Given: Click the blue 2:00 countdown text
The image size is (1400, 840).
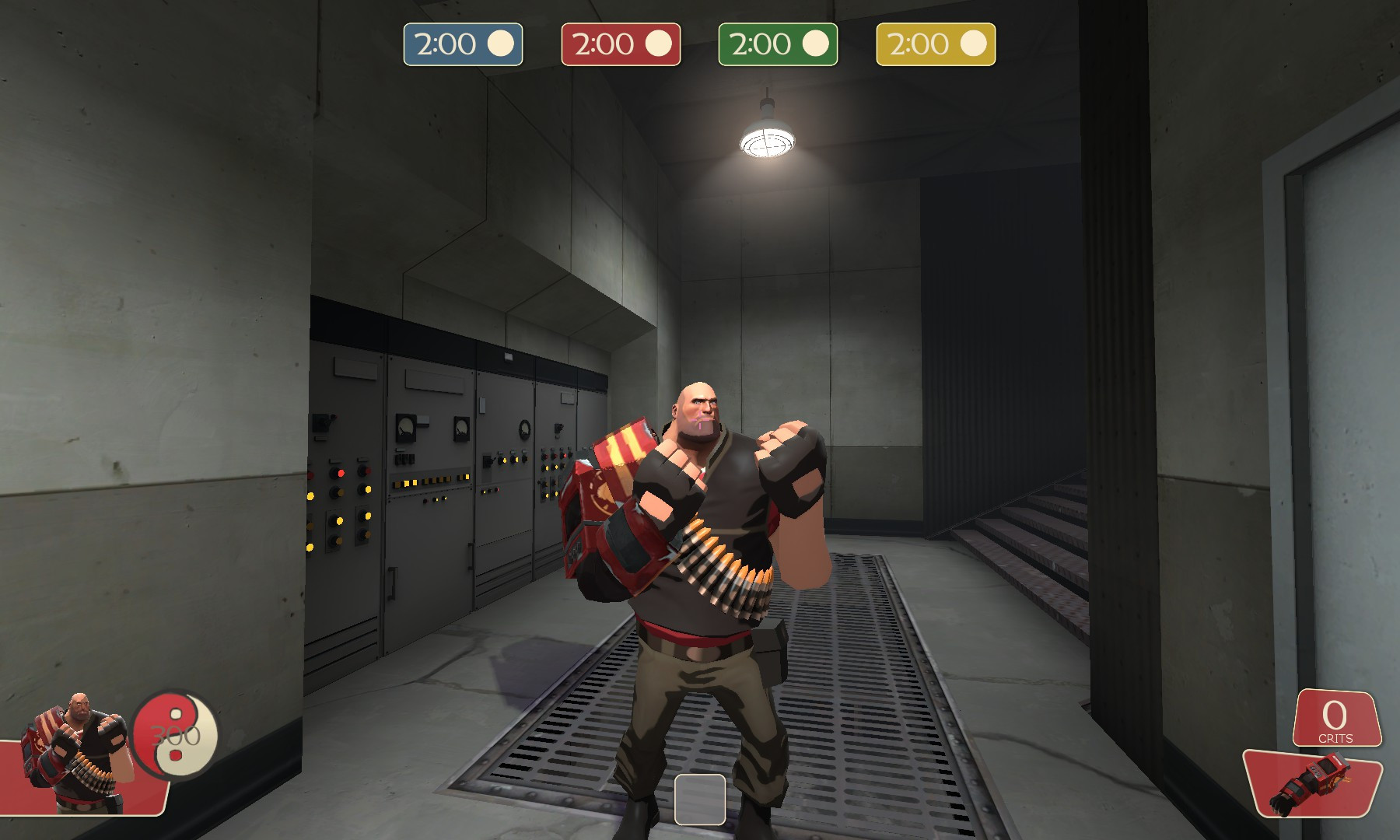Looking at the screenshot, I should [x=445, y=44].
